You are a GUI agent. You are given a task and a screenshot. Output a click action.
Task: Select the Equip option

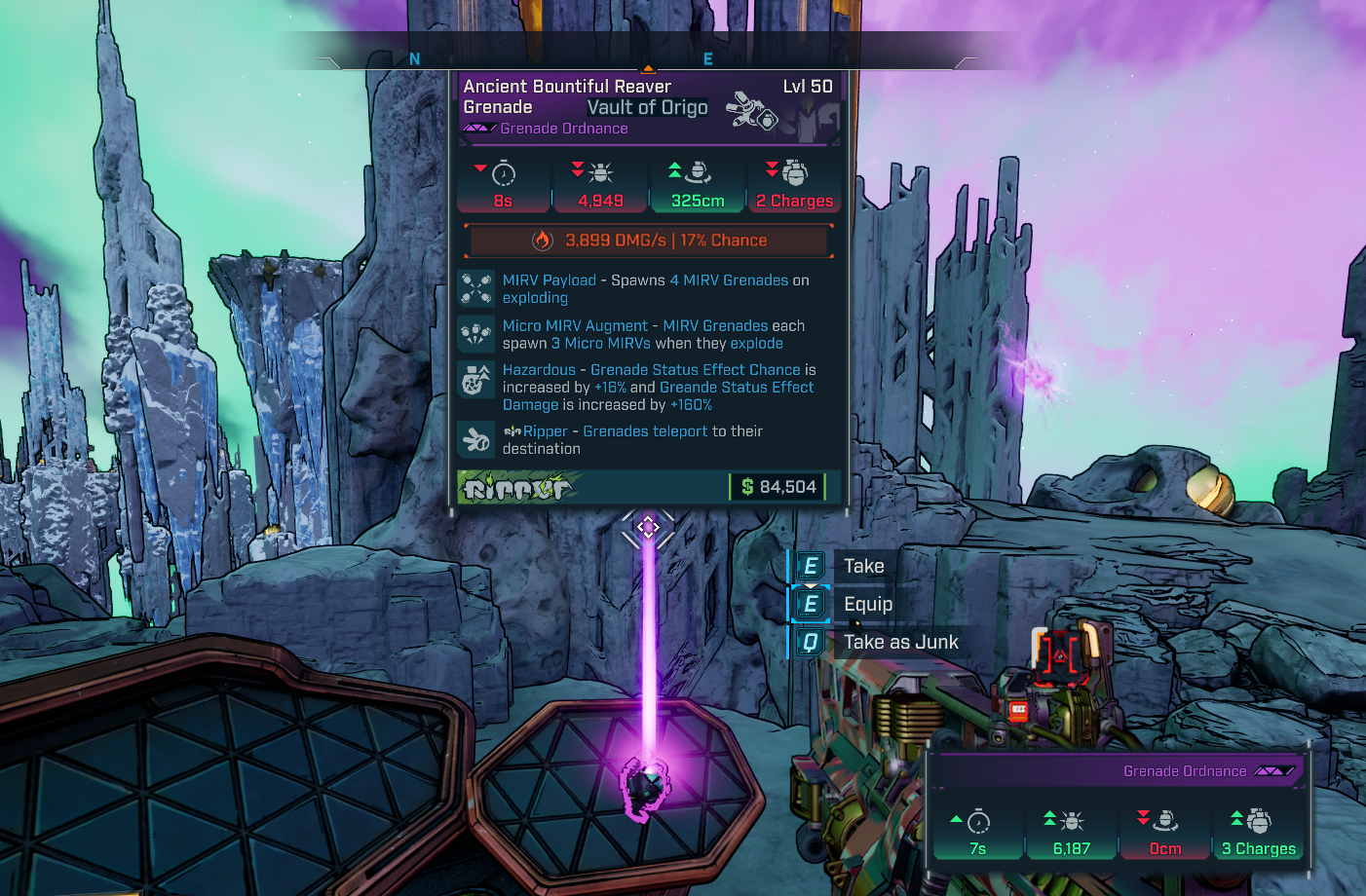click(x=867, y=604)
